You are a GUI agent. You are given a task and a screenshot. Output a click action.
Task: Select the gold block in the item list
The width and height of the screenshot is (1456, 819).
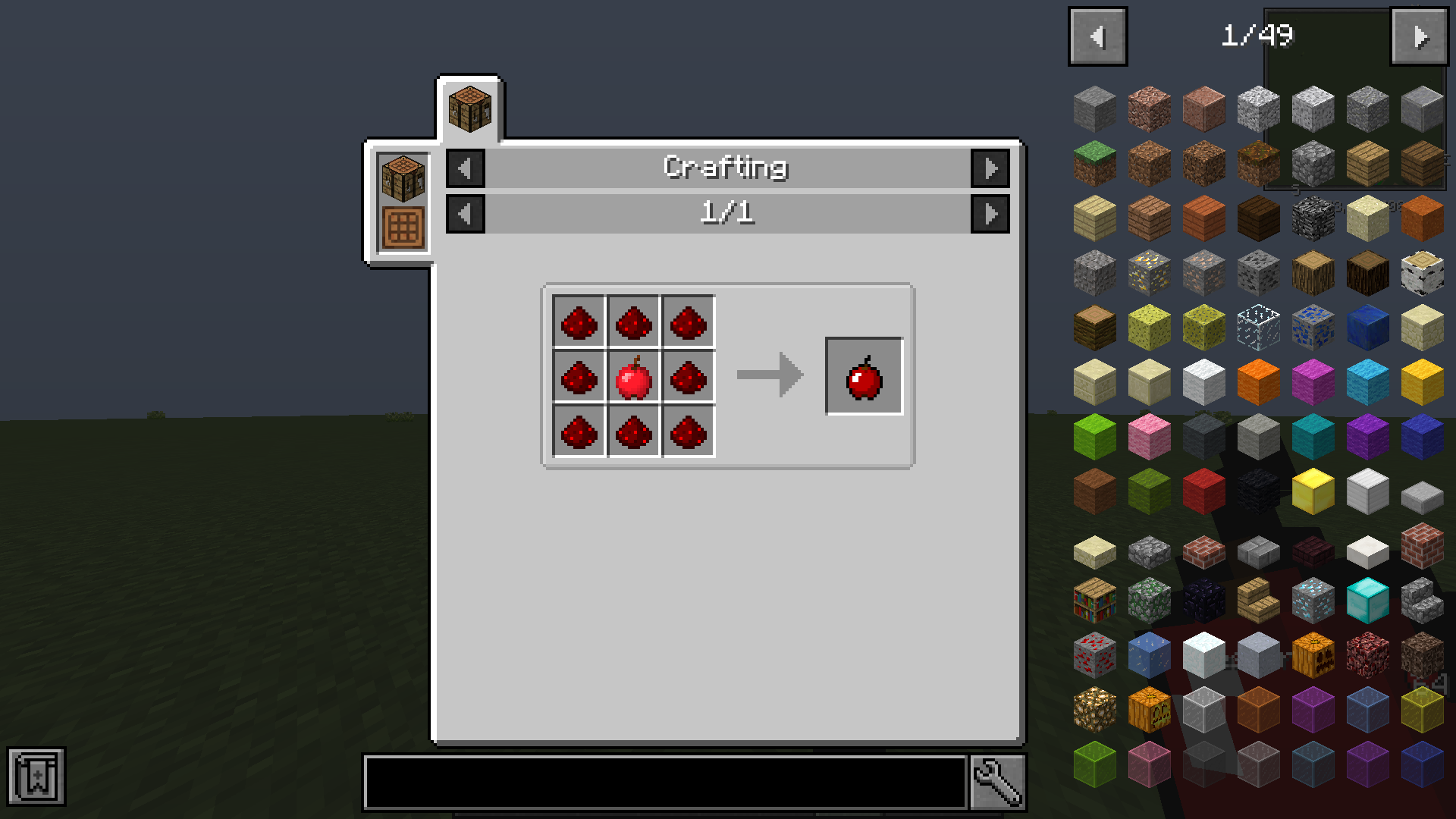(x=1313, y=491)
